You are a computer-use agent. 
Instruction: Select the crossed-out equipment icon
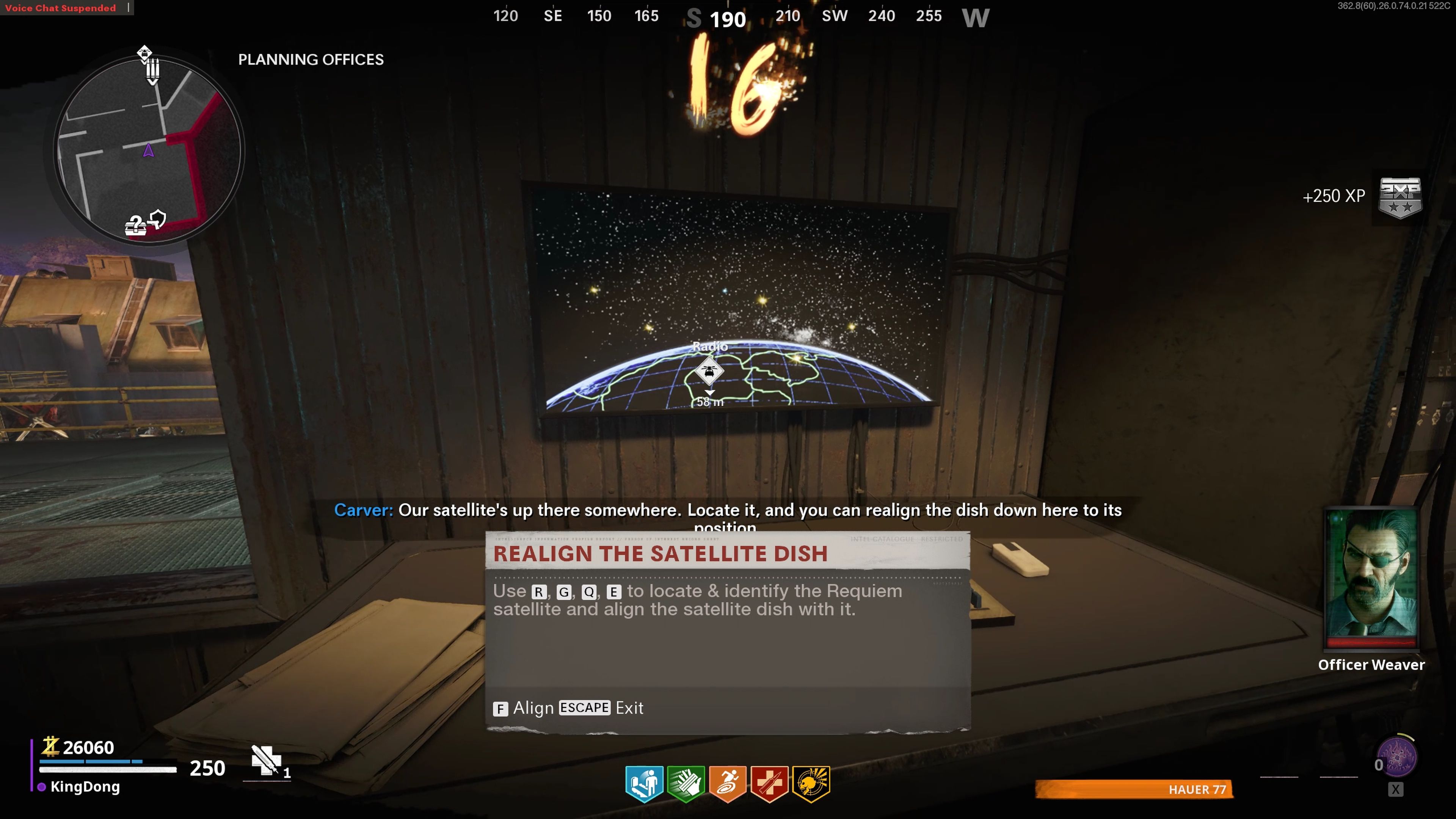[266, 760]
